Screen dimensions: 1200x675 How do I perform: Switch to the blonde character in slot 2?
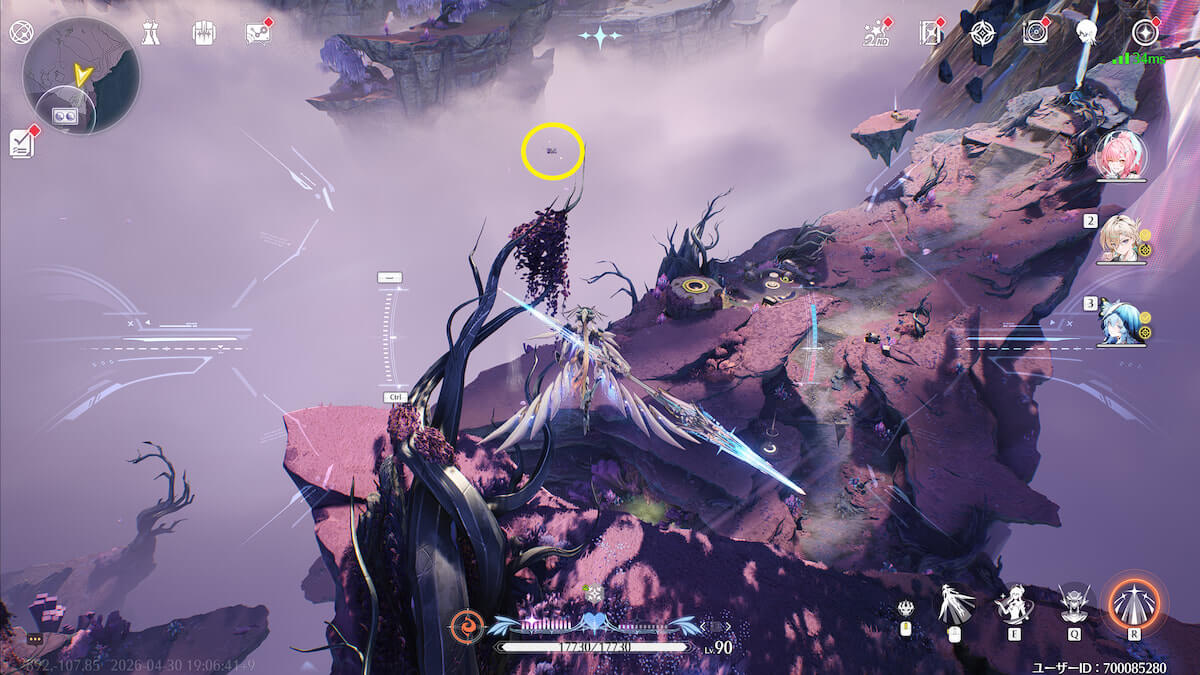click(1120, 238)
